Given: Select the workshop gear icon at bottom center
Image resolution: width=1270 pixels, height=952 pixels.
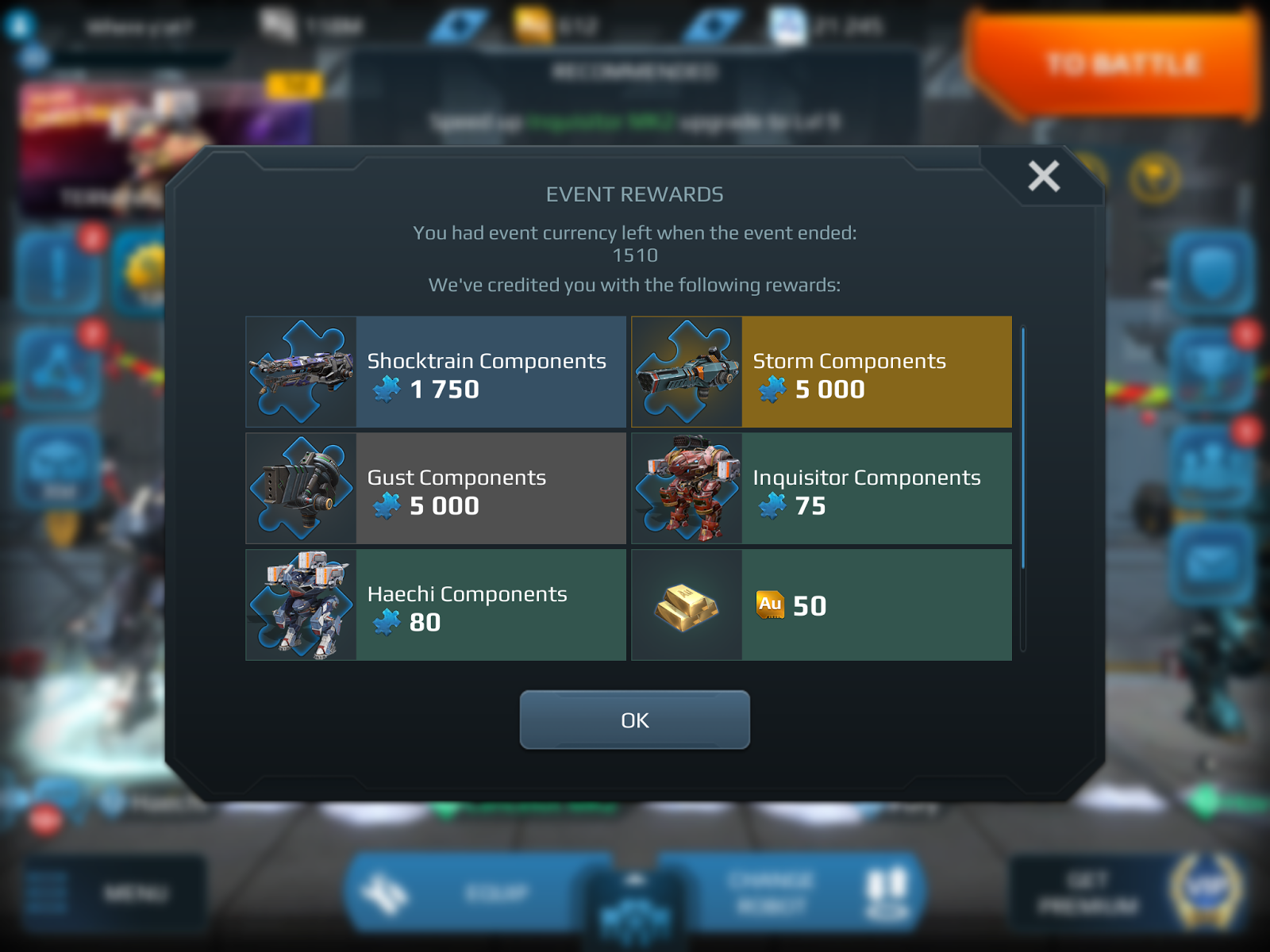Looking at the screenshot, I should [x=635, y=912].
